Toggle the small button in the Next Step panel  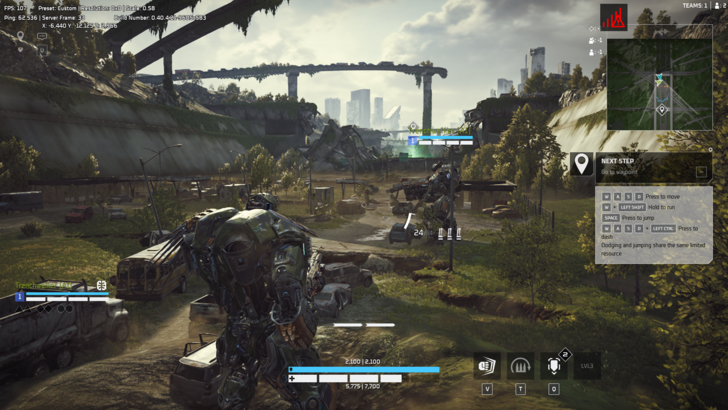tap(702, 172)
